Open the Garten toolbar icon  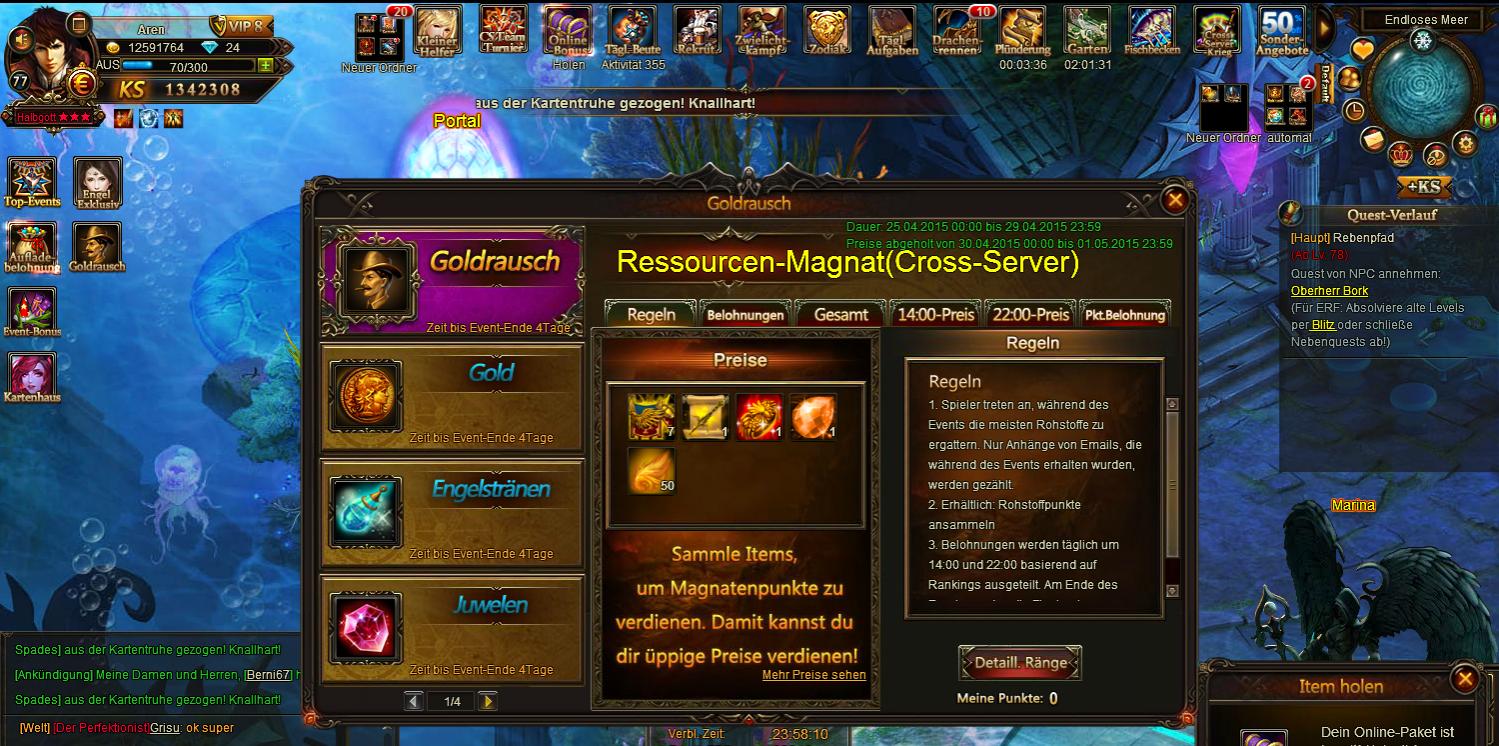[x=1087, y=30]
